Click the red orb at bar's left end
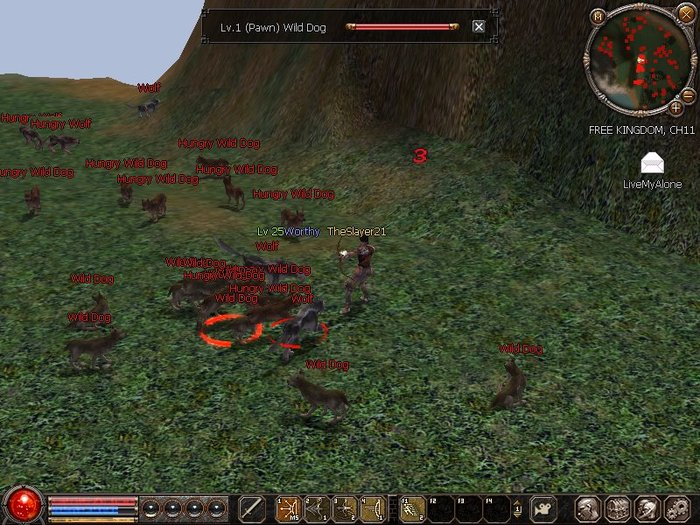This screenshot has height=525, width=700. point(22,504)
